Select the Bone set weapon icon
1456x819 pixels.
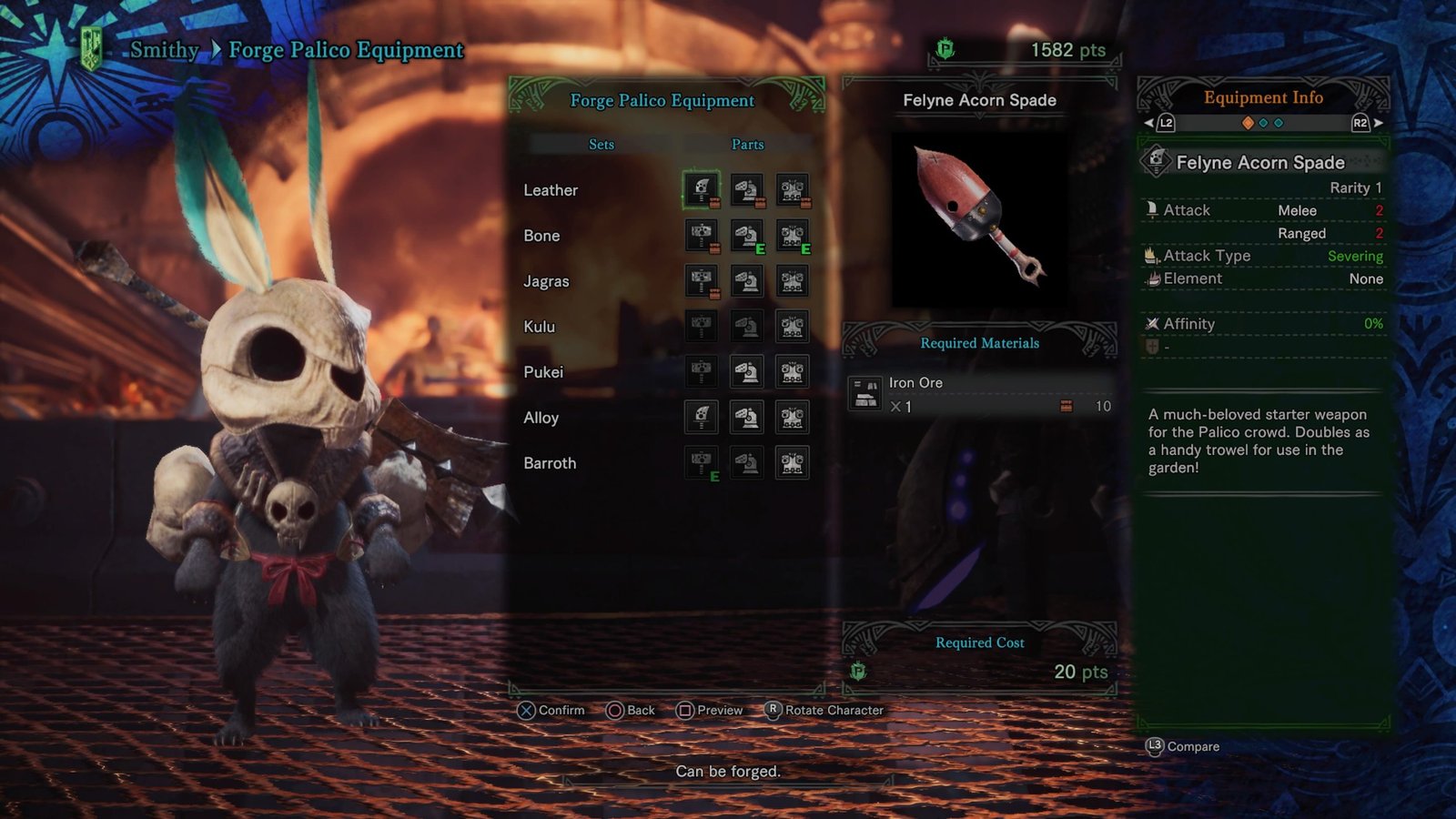click(x=702, y=236)
